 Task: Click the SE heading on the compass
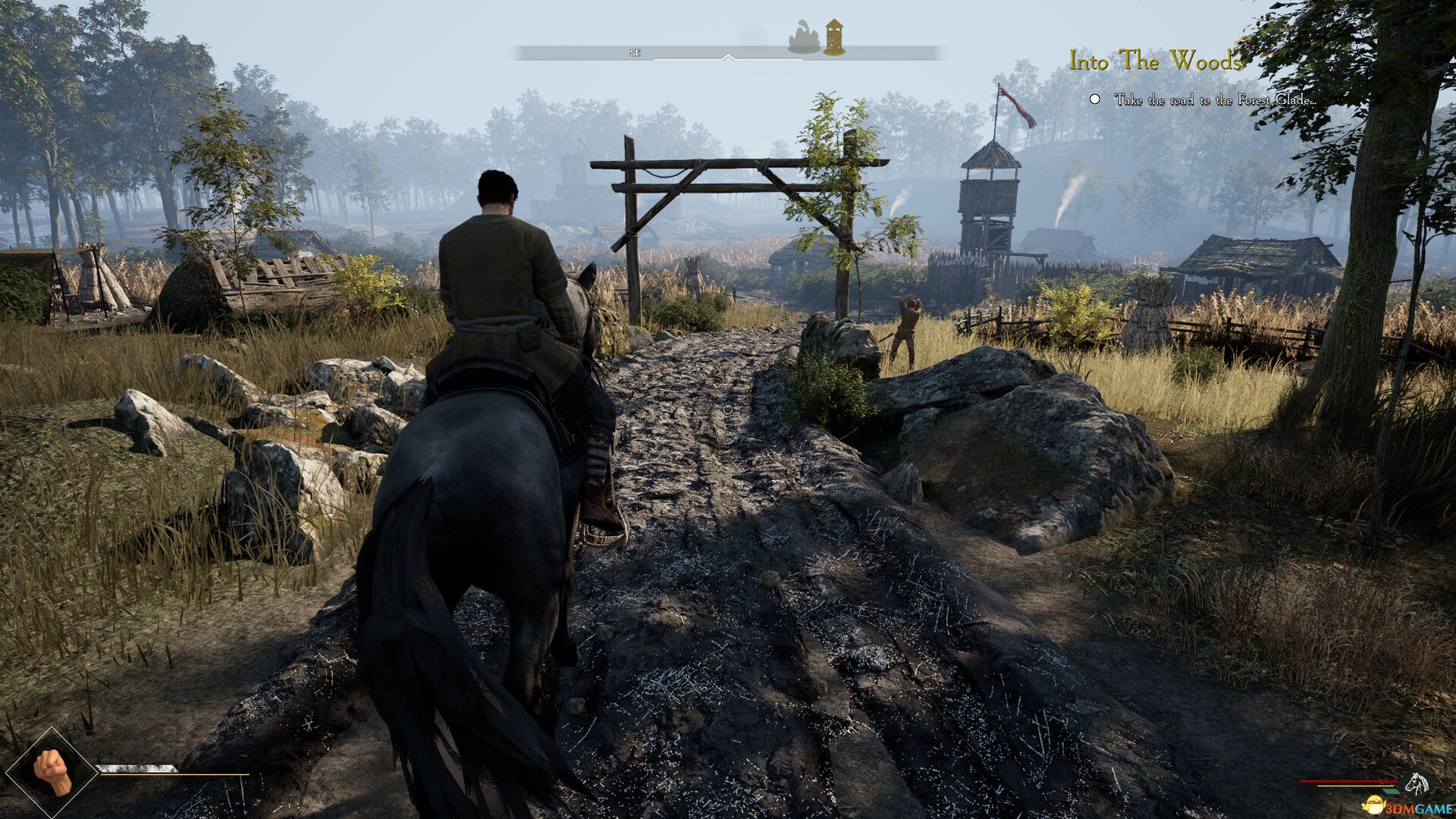coord(635,53)
